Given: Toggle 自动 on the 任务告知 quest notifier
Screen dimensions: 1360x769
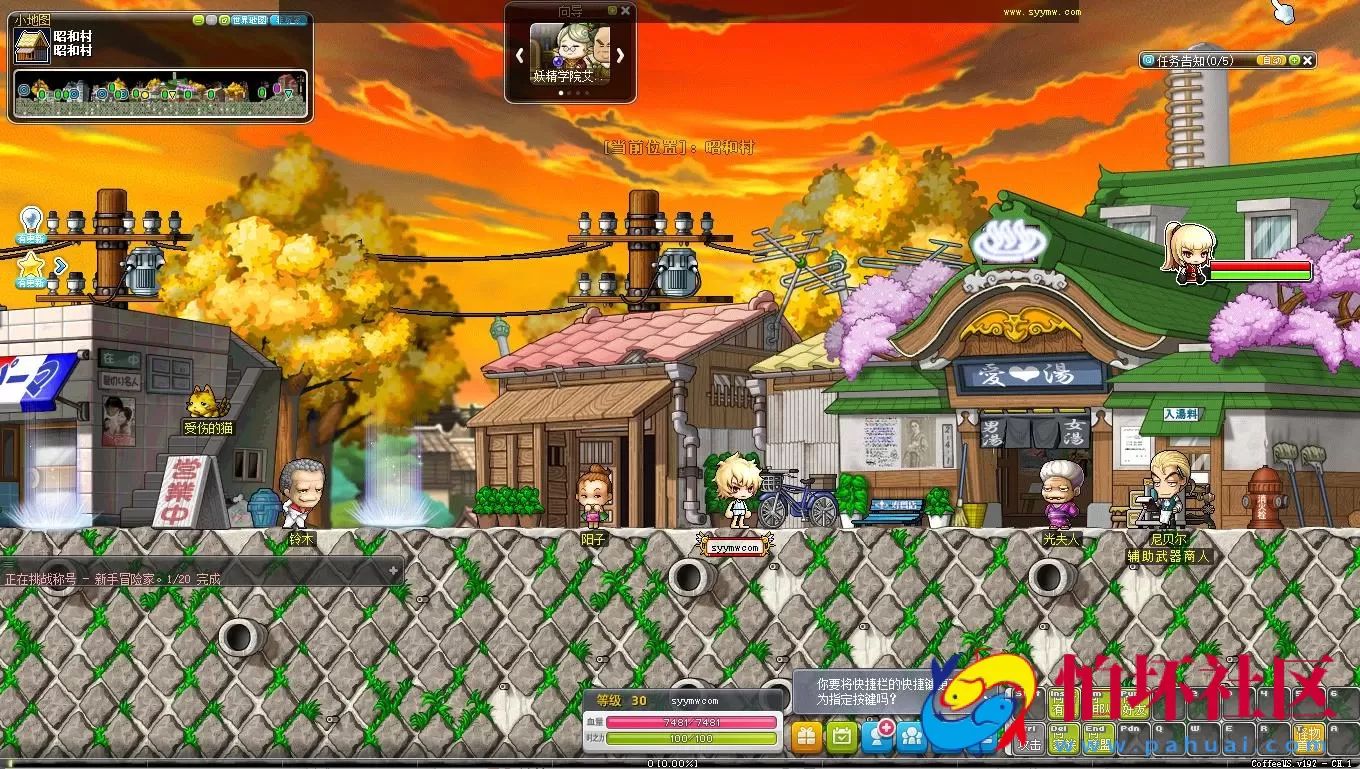Looking at the screenshot, I should [x=1272, y=60].
